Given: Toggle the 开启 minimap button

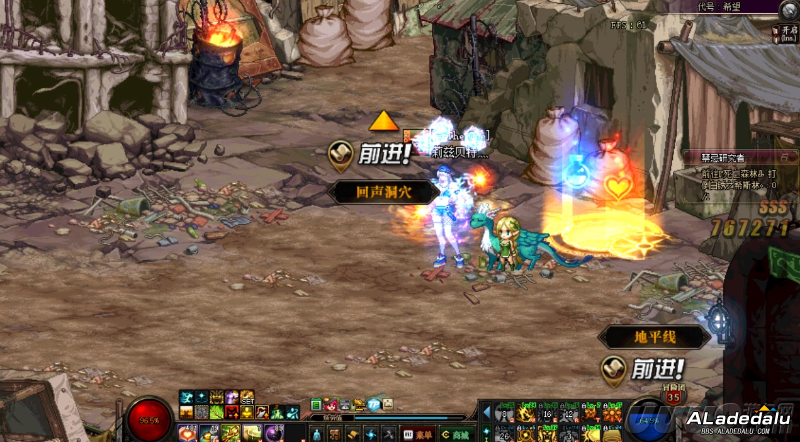Looking at the screenshot, I should [789, 32].
